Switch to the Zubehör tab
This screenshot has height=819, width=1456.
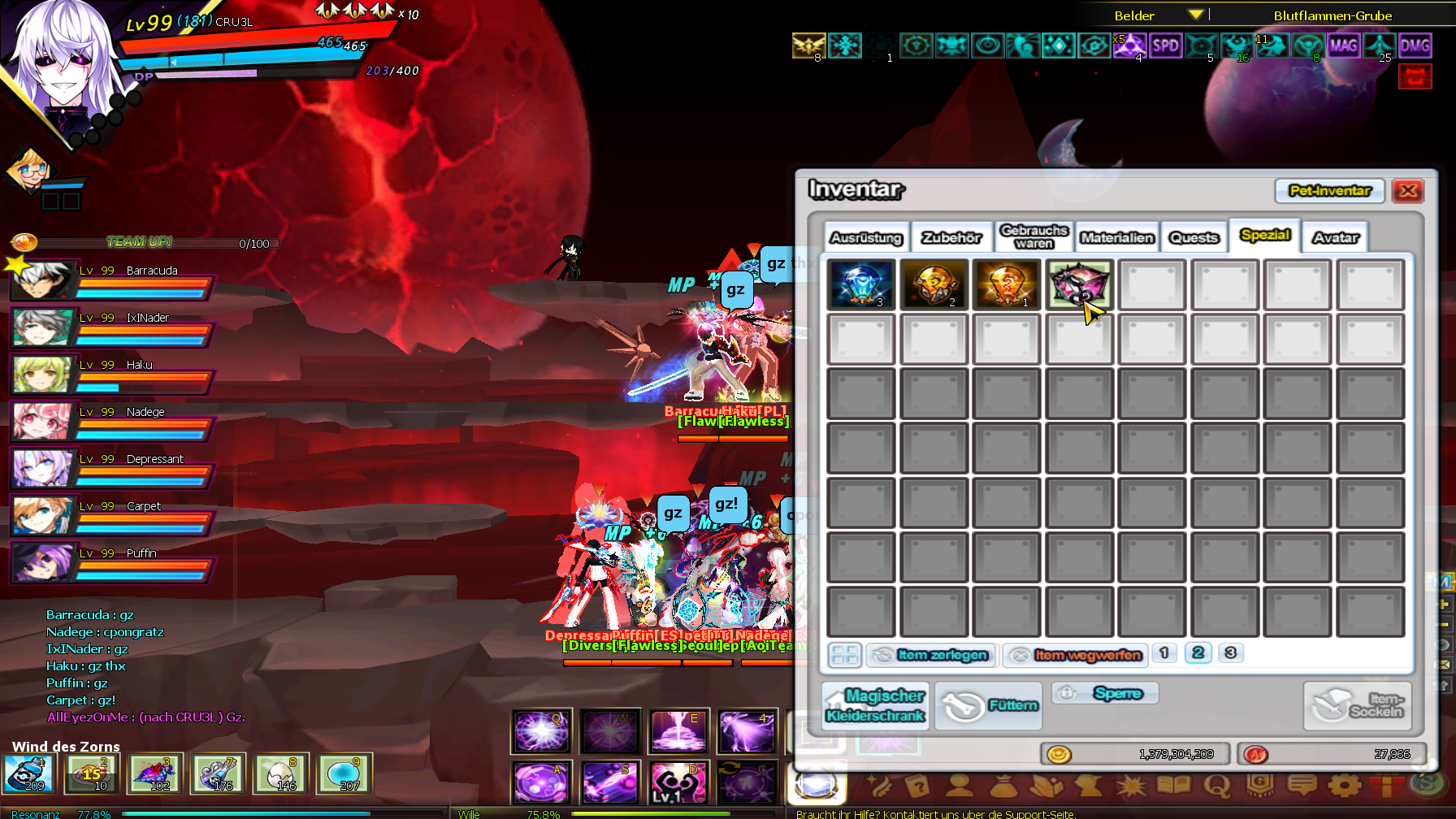pos(951,237)
